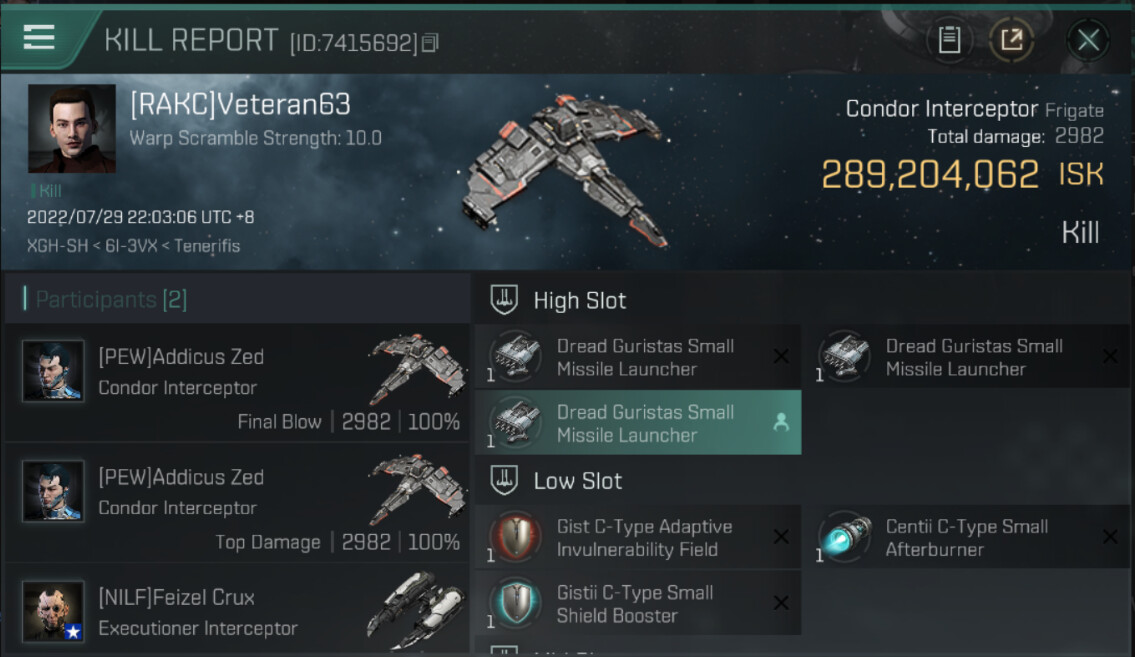Select the Gistii C-Type Small Shield Booster

click(637, 604)
